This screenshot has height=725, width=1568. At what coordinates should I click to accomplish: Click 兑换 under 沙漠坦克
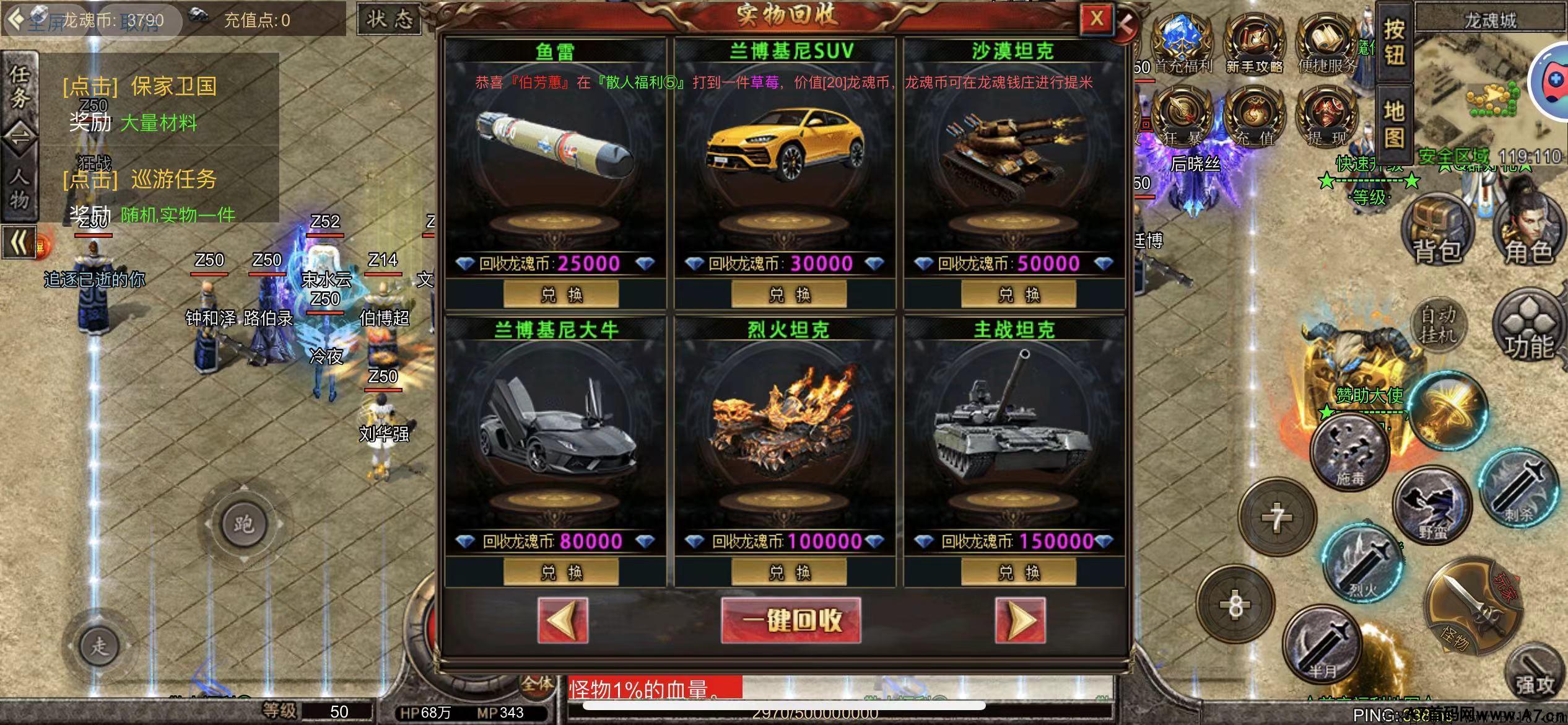[1018, 294]
